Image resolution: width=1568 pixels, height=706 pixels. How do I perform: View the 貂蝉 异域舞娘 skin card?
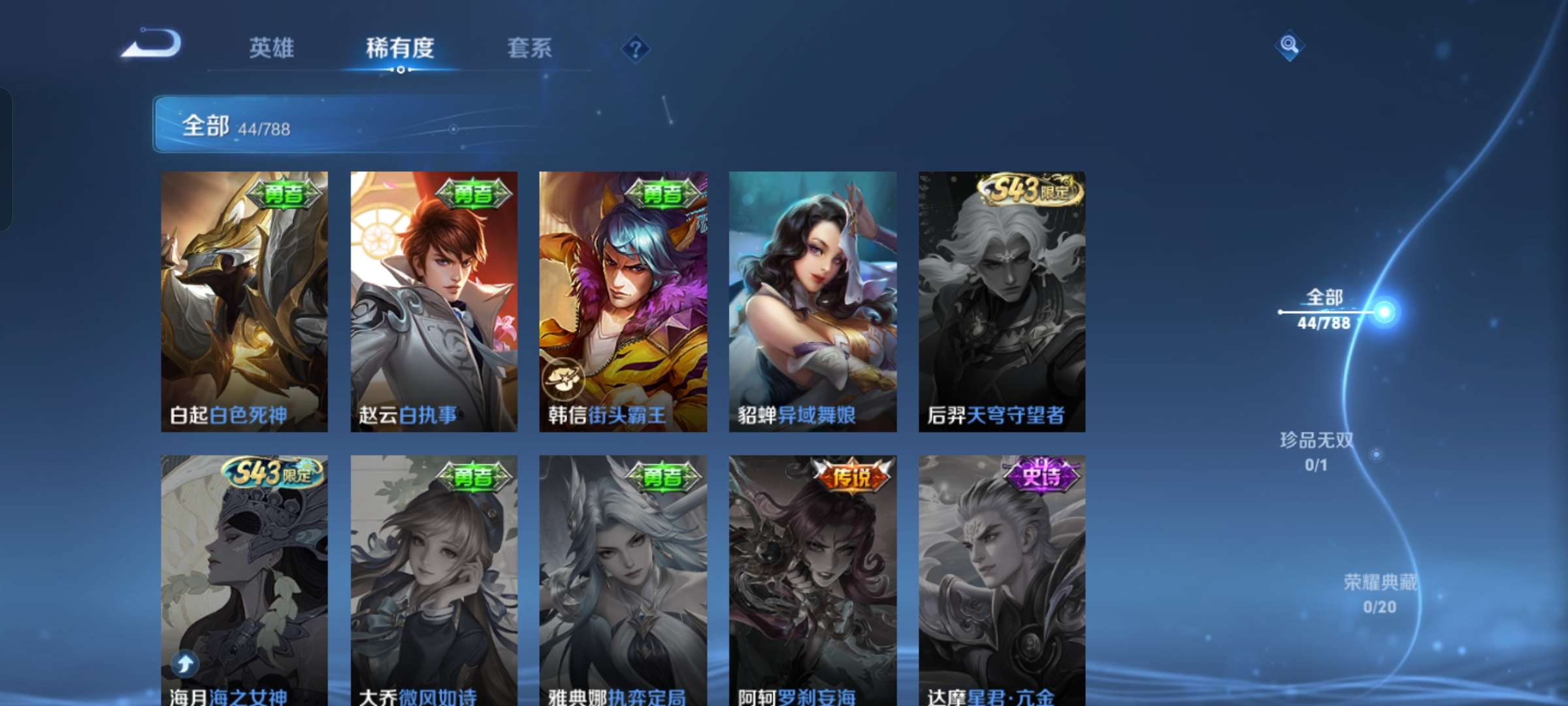812,301
